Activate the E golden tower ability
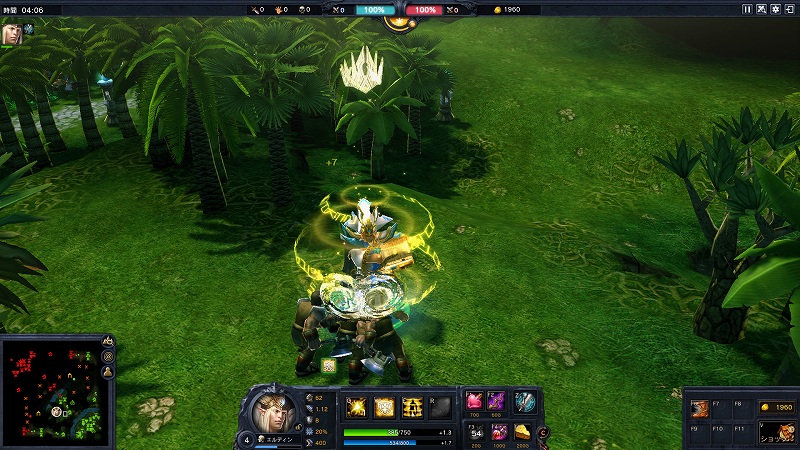Viewport: 800px width, 450px height. pos(412,406)
